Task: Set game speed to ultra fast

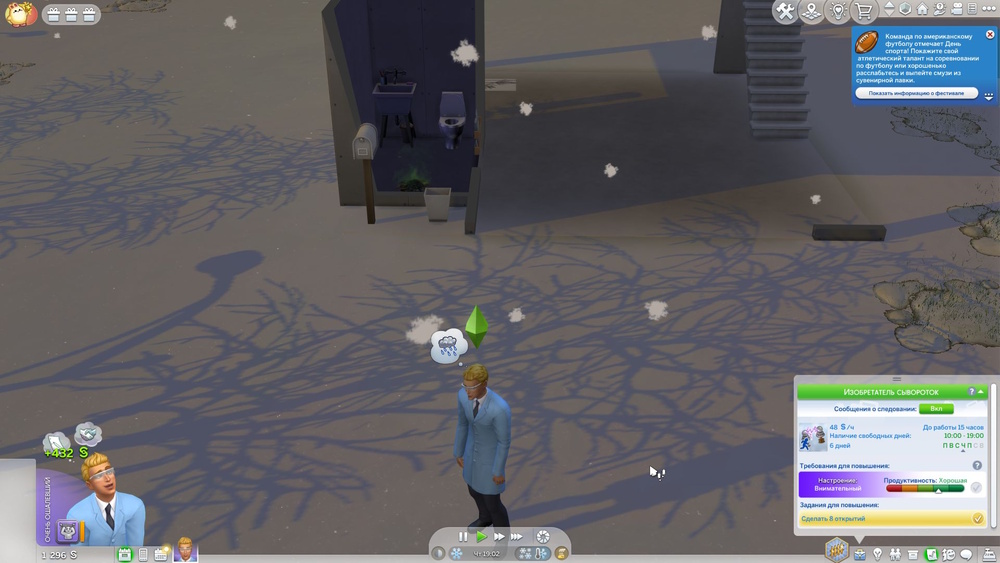Action: click(x=517, y=537)
